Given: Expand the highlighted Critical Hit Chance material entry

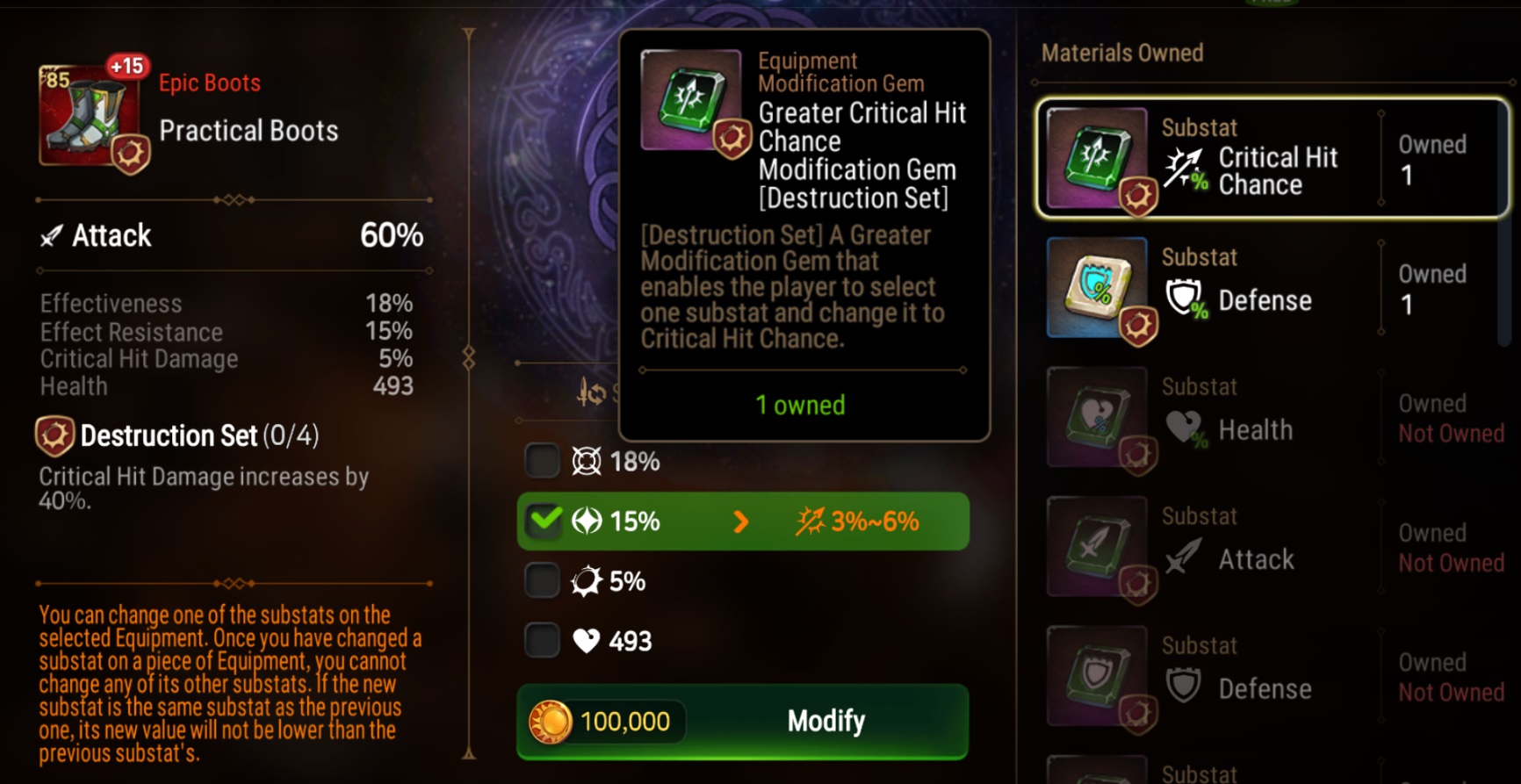Looking at the screenshot, I should tap(1273, 158).
